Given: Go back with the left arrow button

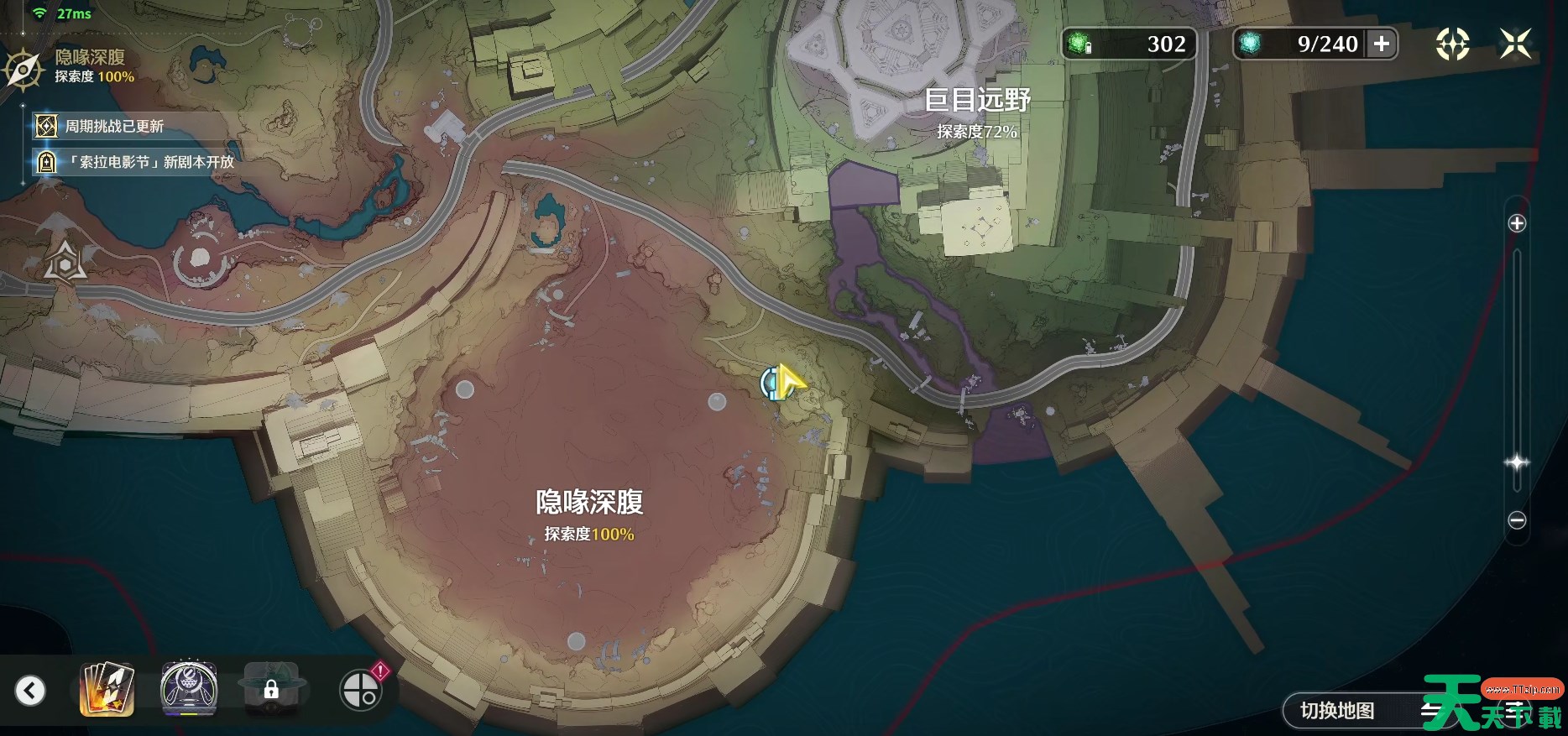Looking at the screenshot, I should point(30,691).
